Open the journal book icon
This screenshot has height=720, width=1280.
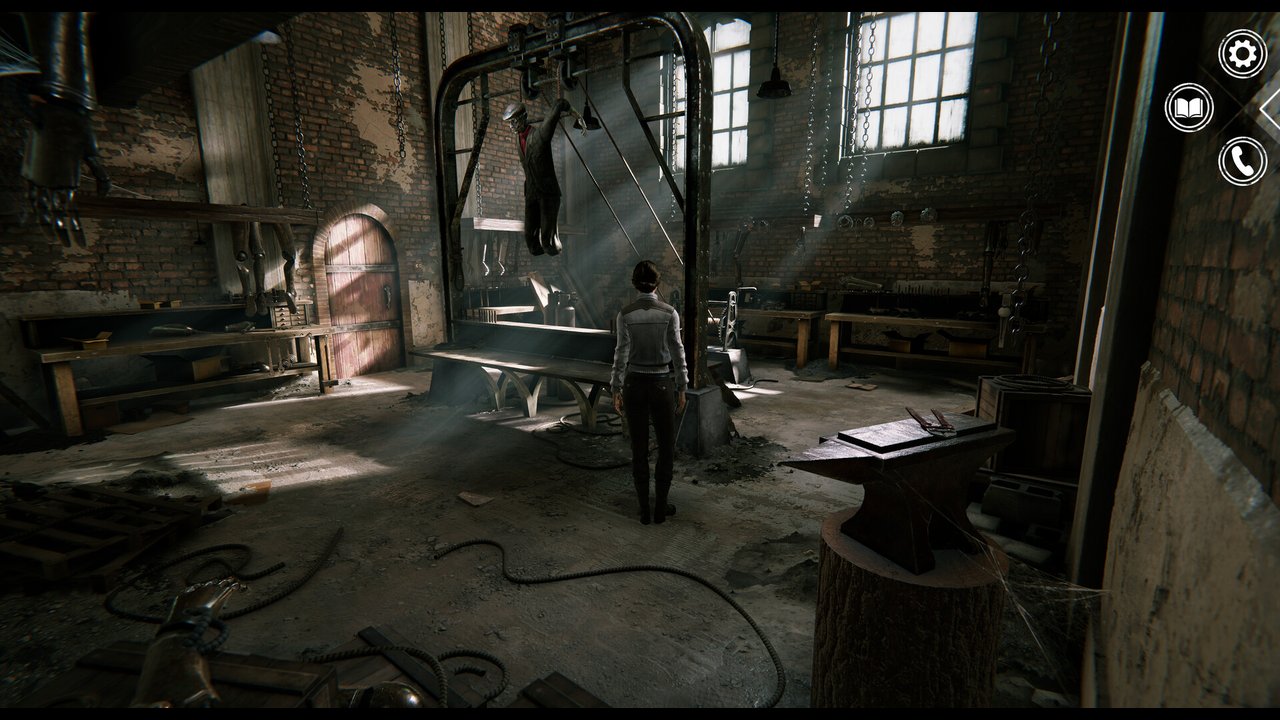(x=1189, y=108)
